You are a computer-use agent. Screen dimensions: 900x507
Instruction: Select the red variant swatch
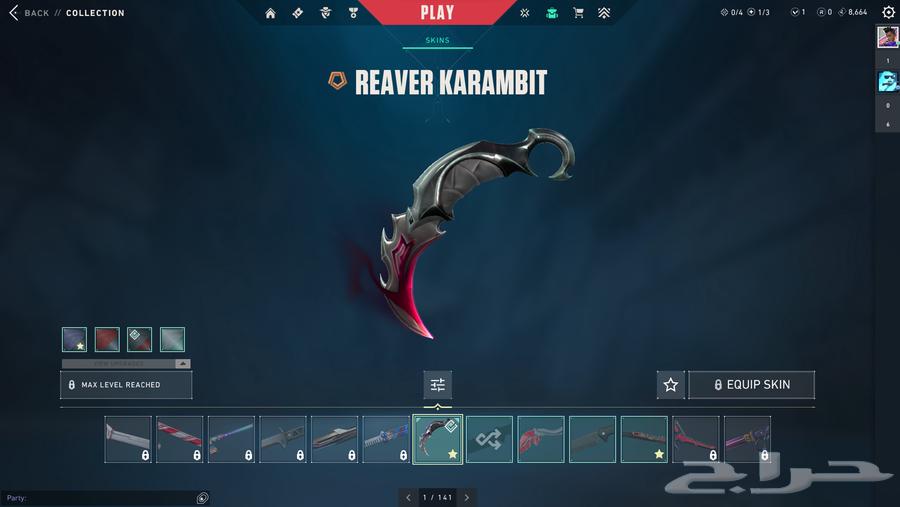[107, 340]
